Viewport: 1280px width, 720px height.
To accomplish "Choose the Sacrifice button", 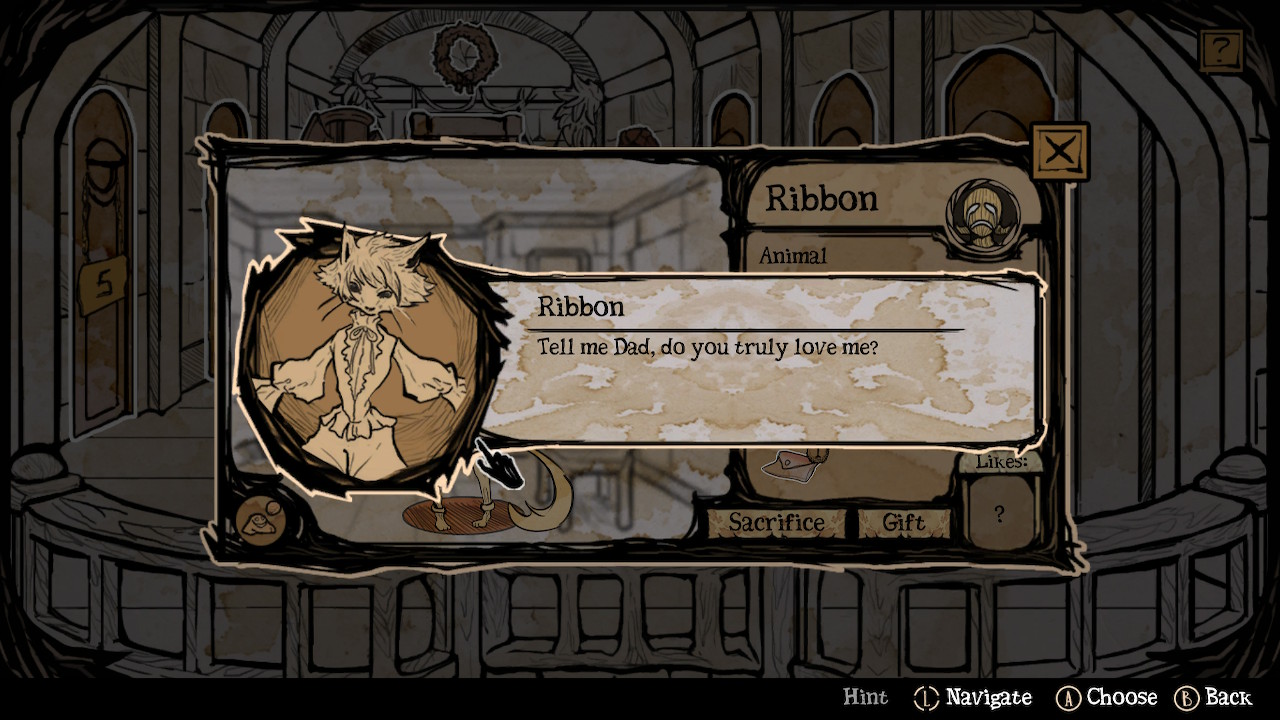I will coord(776,522).
